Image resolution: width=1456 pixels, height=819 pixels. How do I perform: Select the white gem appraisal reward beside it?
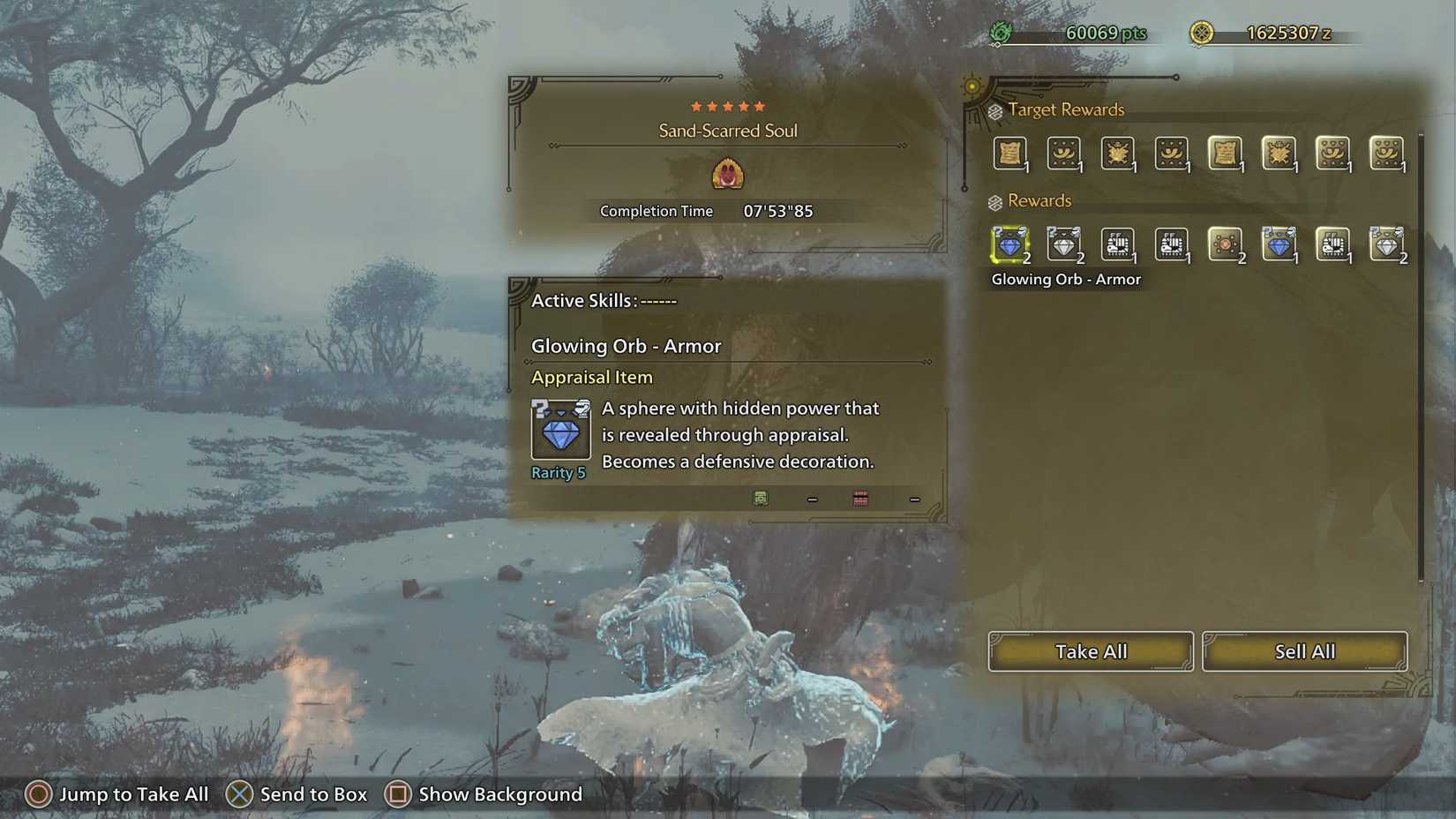1064,244
